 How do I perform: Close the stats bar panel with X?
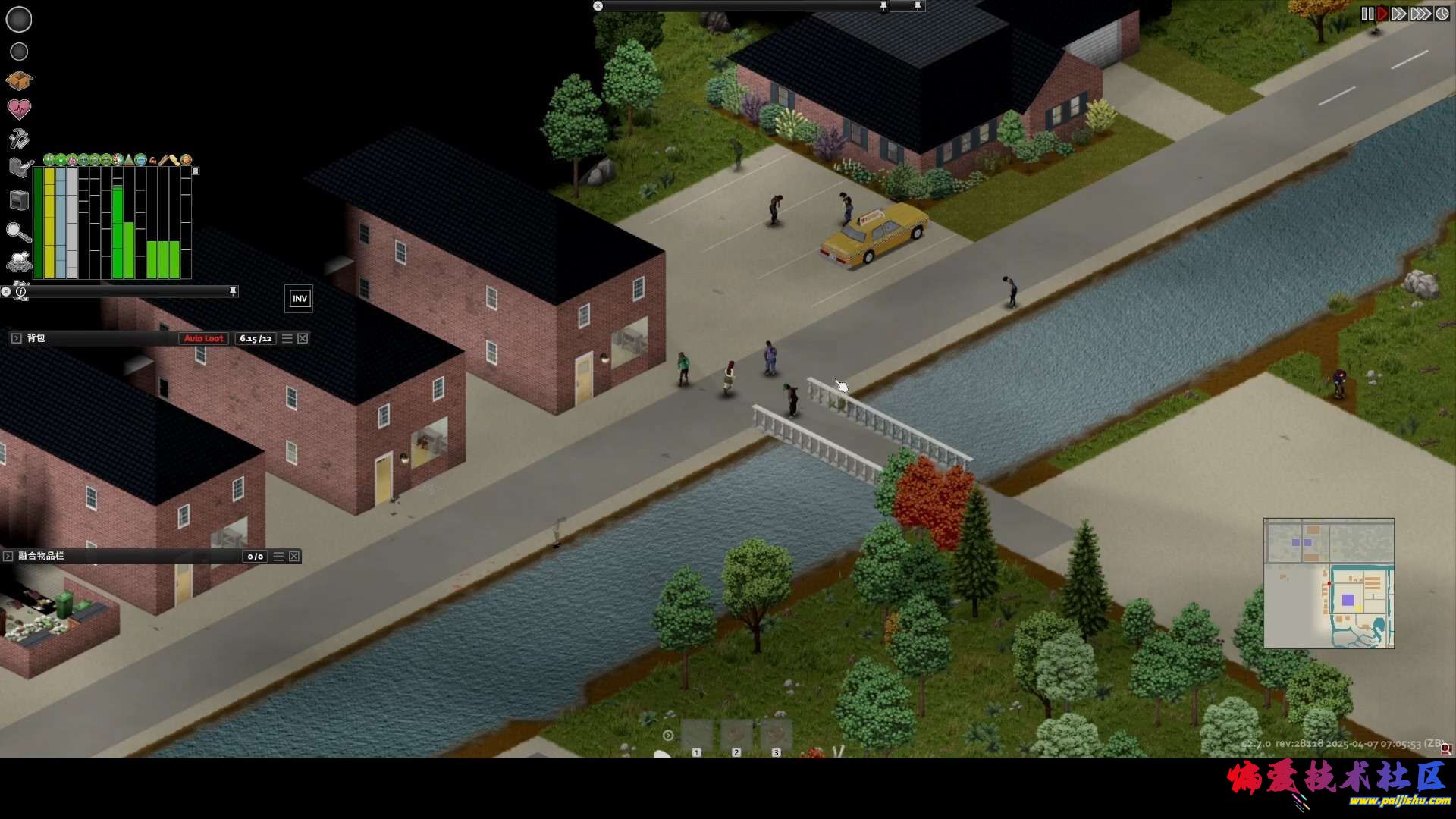click(6, 291)
